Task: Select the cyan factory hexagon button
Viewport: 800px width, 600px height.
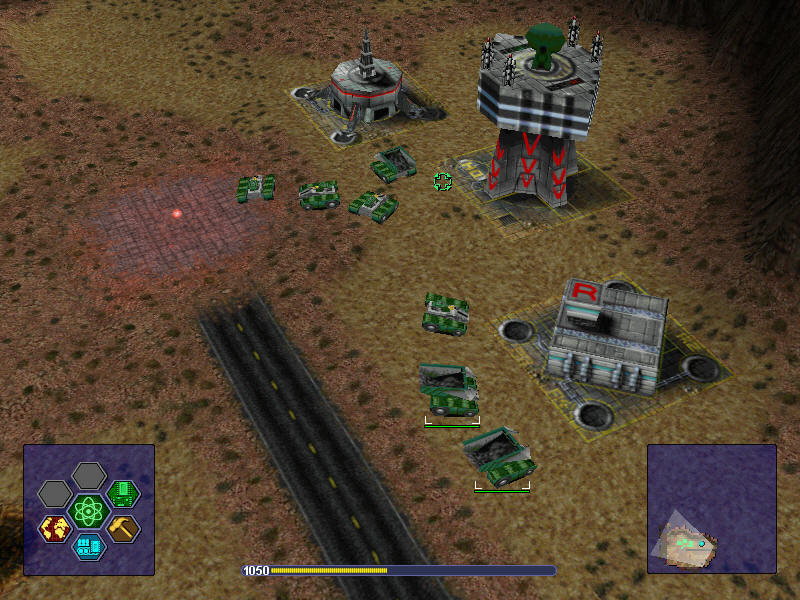Action: (89, 546)
